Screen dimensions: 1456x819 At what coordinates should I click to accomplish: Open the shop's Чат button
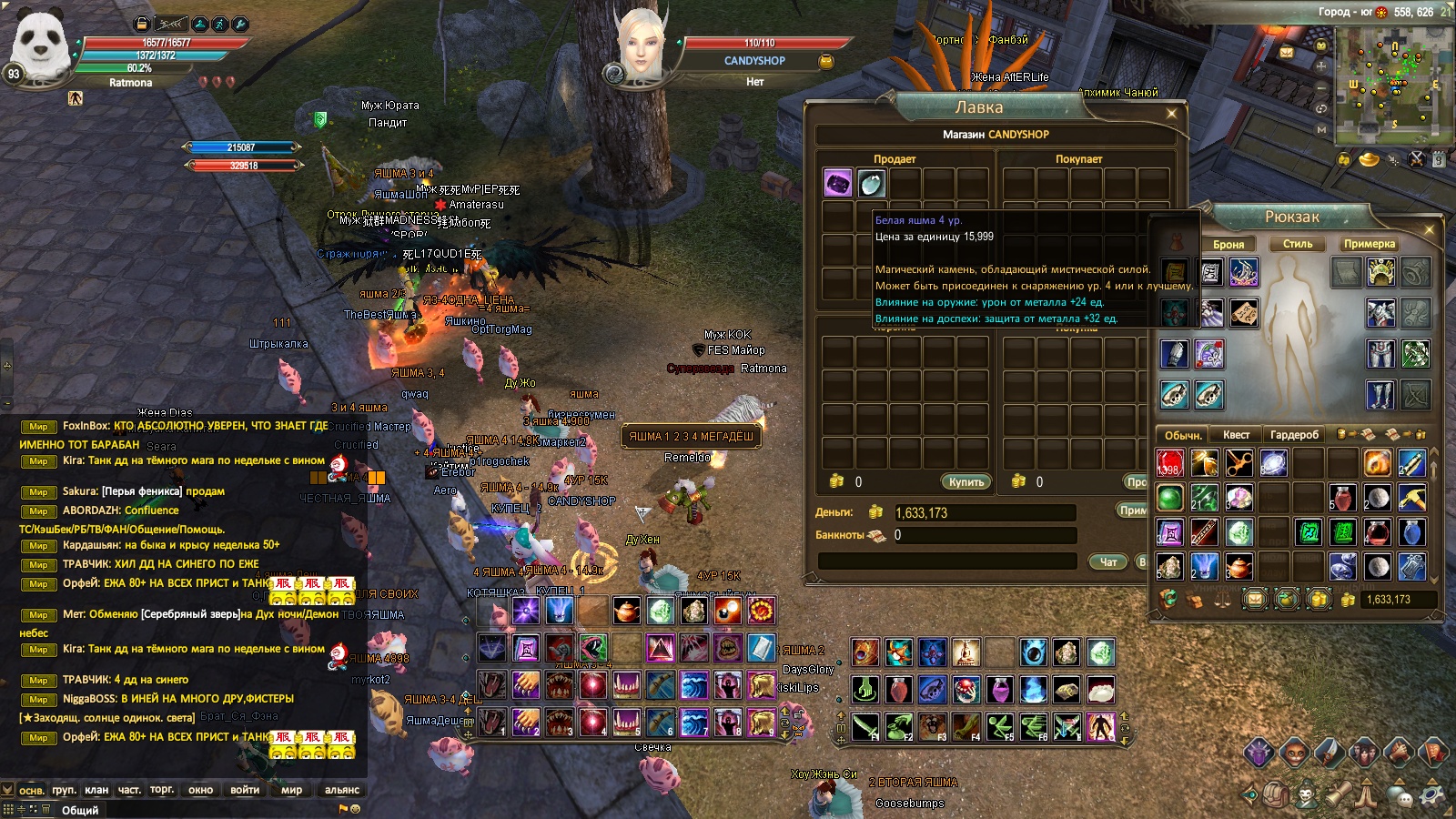[x=1108, y=561]
